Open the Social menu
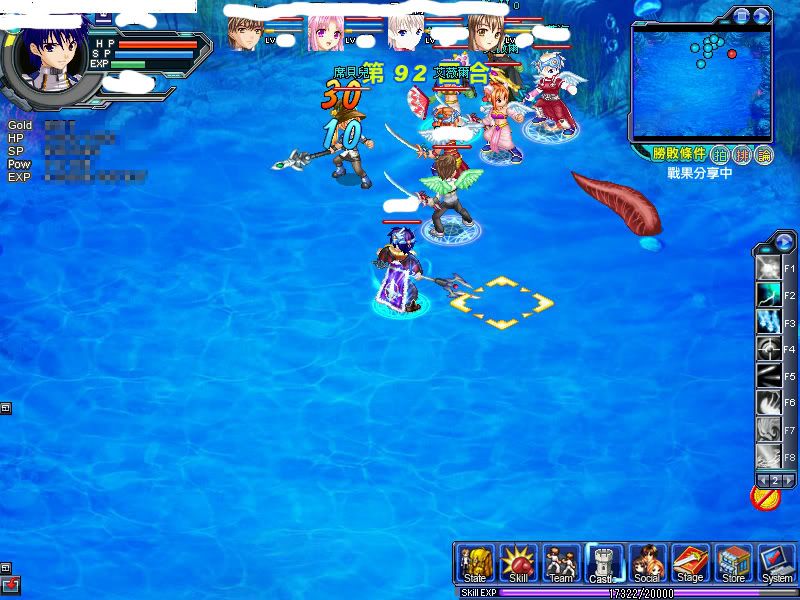800x600 pixels. coord(647,564)
